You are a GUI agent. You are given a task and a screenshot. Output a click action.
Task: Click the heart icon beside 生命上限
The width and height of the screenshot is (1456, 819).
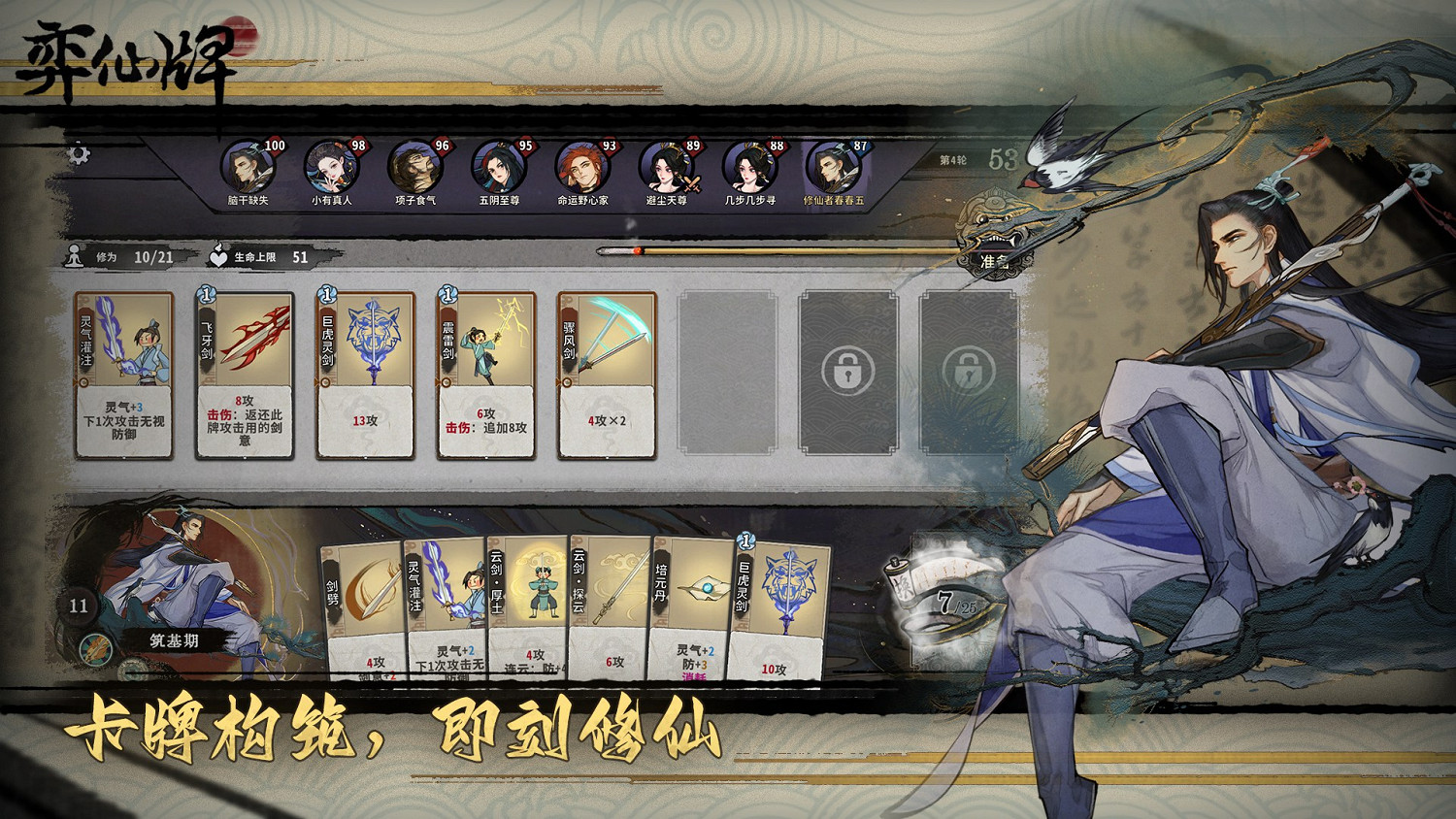coord(218,254)
